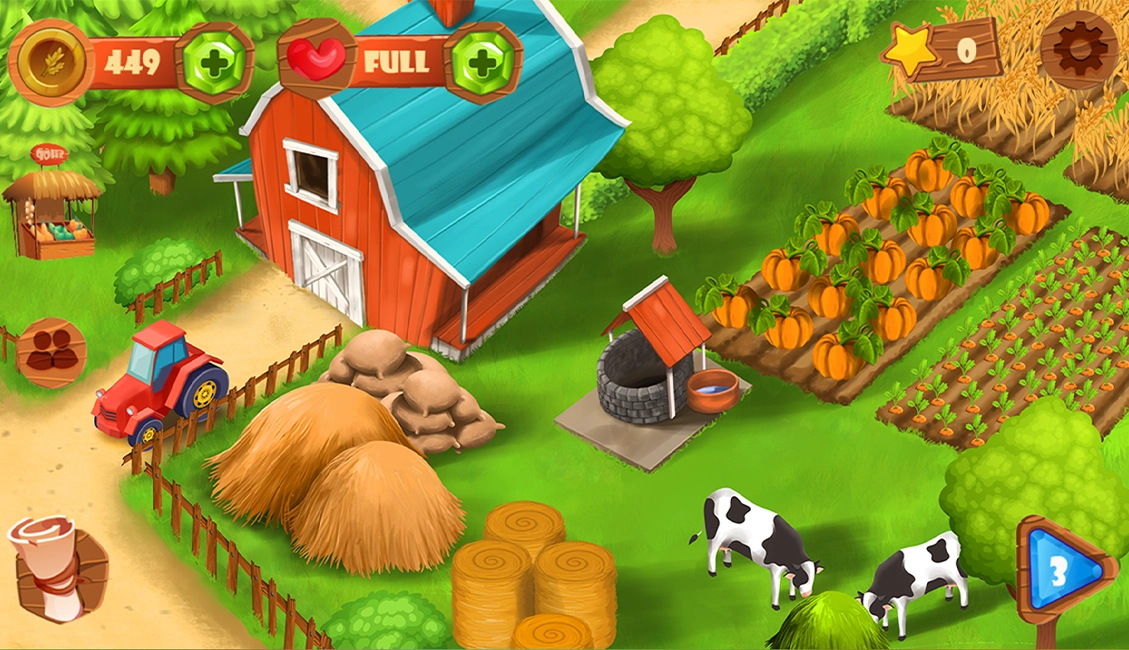The image size is (1129, 650).
Task: Click the red heart lives icon
Action: (x=316, y=59)
